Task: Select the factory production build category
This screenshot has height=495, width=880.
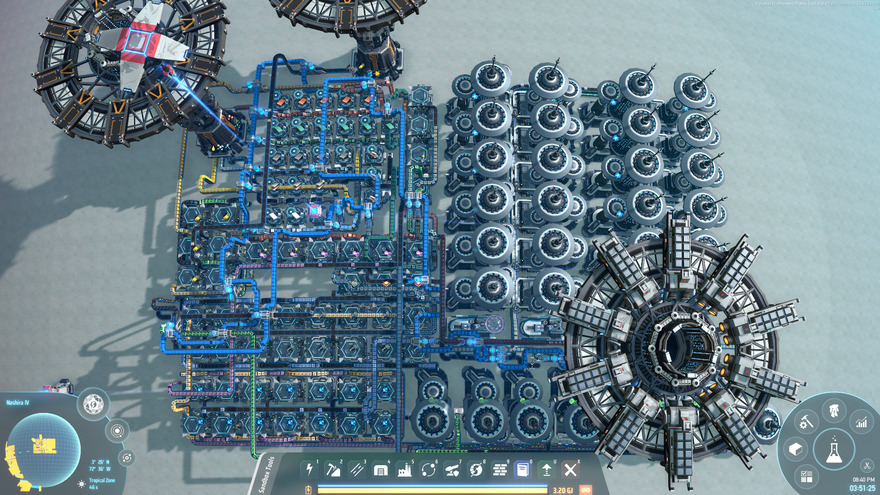Action: tap(405, 469)
